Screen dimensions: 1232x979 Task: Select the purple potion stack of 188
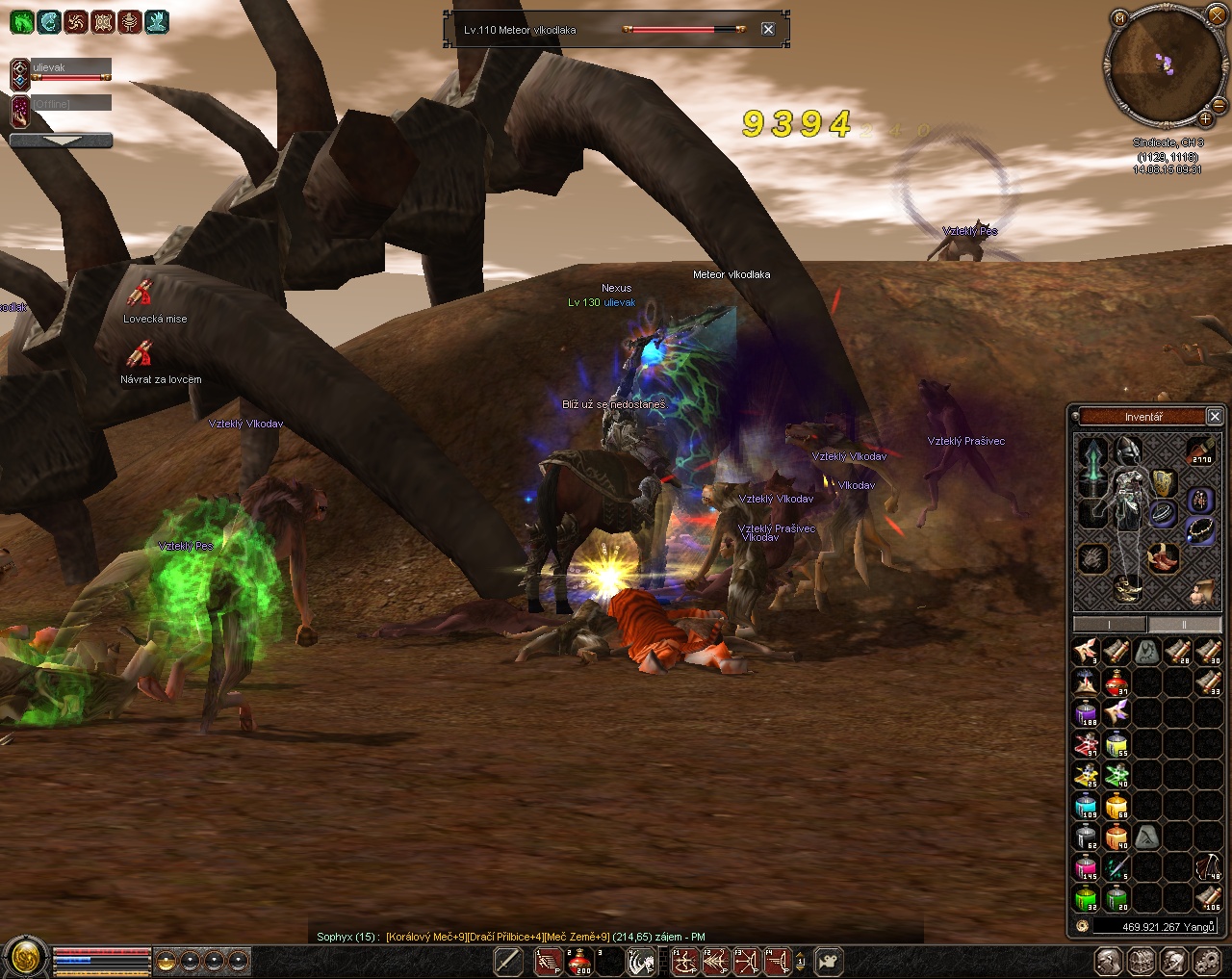pyautogui.click(x=1086, y=713)
